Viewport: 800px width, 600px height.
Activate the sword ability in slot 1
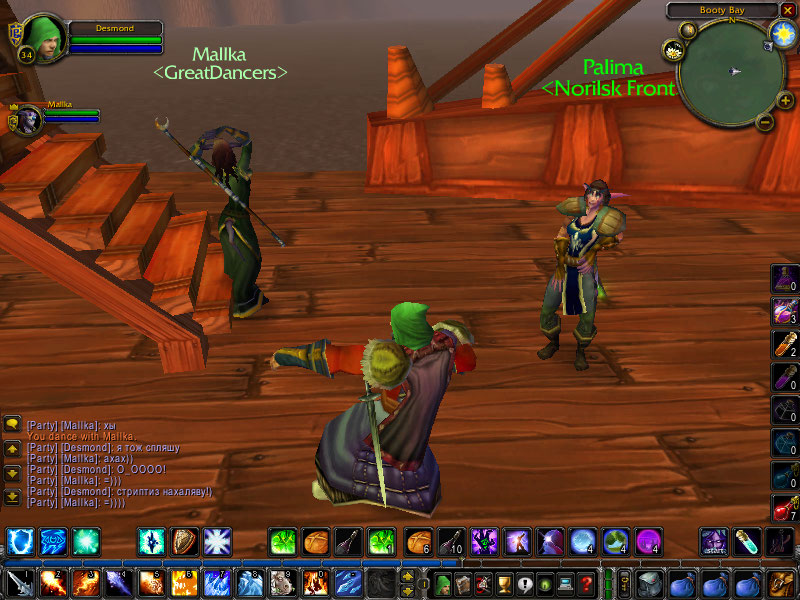tap(20, 583)
